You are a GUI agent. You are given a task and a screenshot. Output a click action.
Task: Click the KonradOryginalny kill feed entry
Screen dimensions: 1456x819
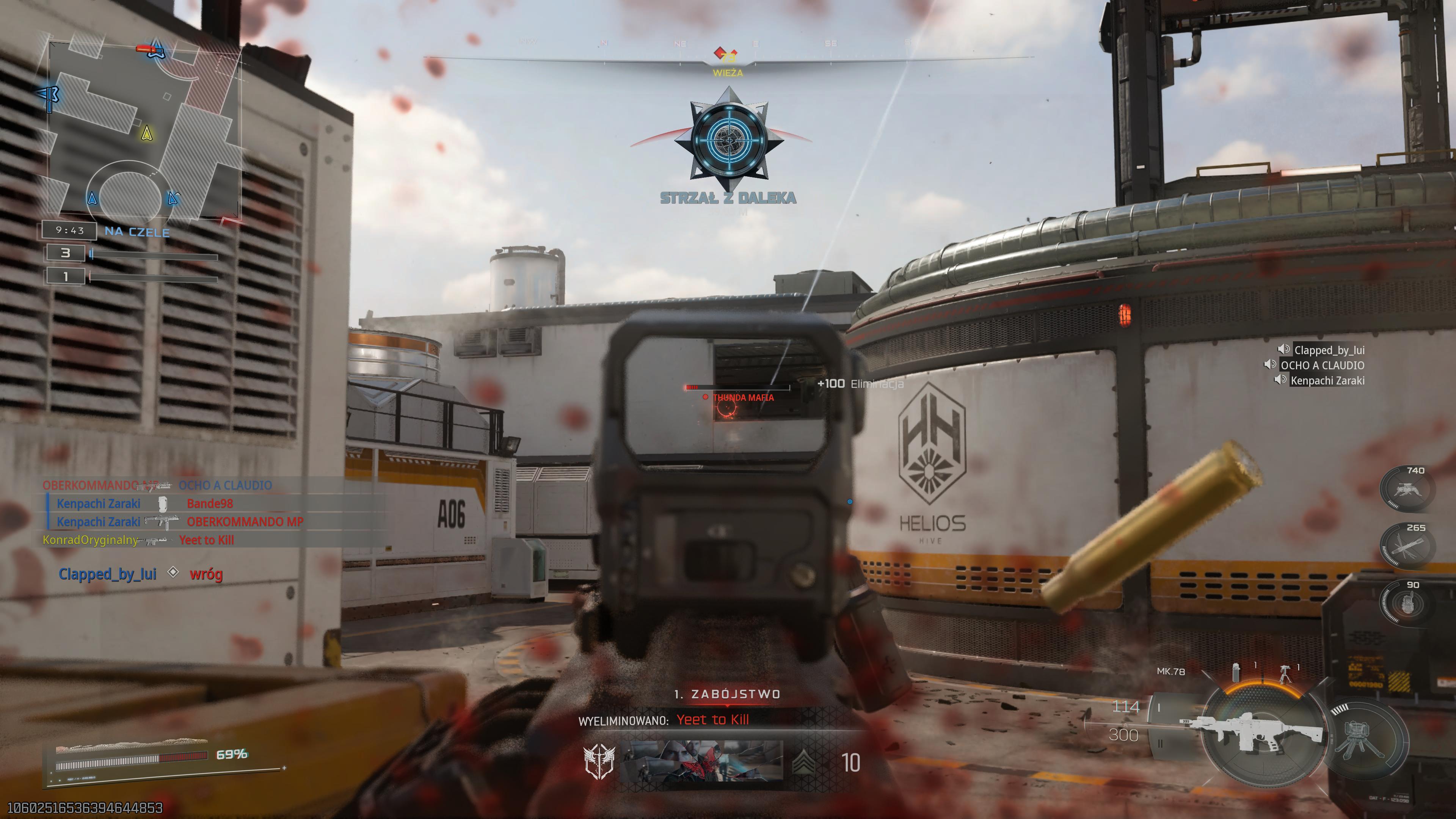tap(138, 540)
